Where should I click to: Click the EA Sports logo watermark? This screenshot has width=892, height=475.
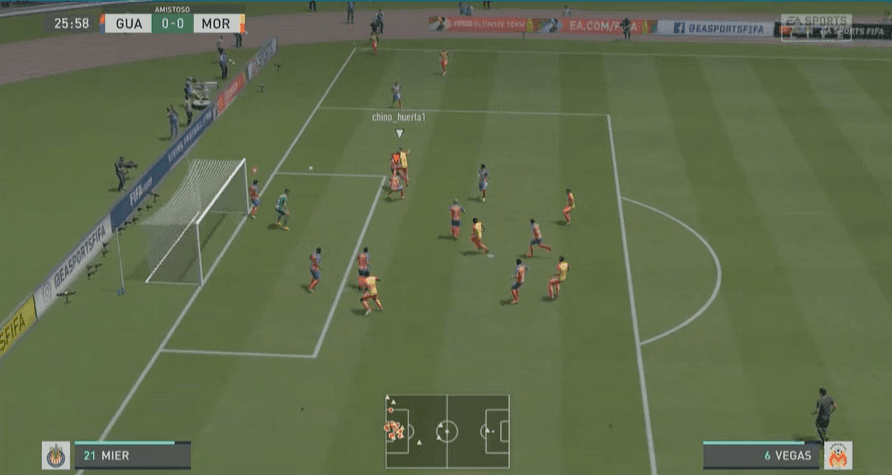click(x=816, y=21)
